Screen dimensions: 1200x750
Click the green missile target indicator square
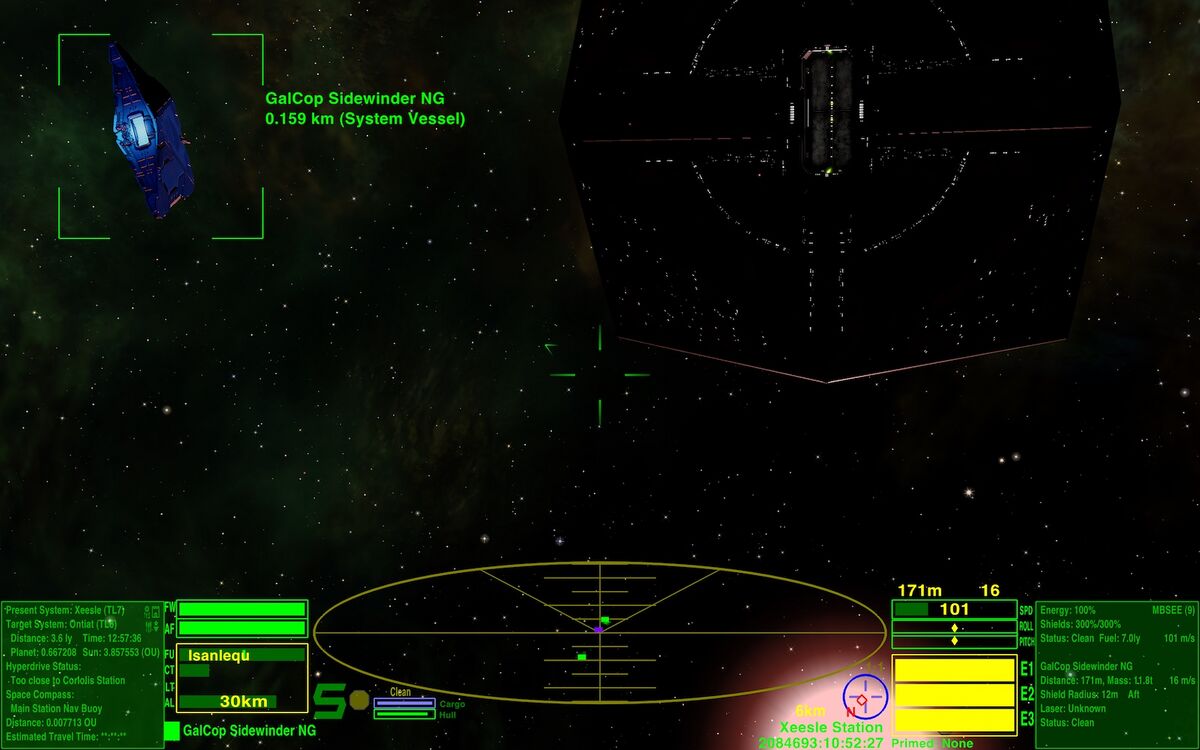coord(172,731)
